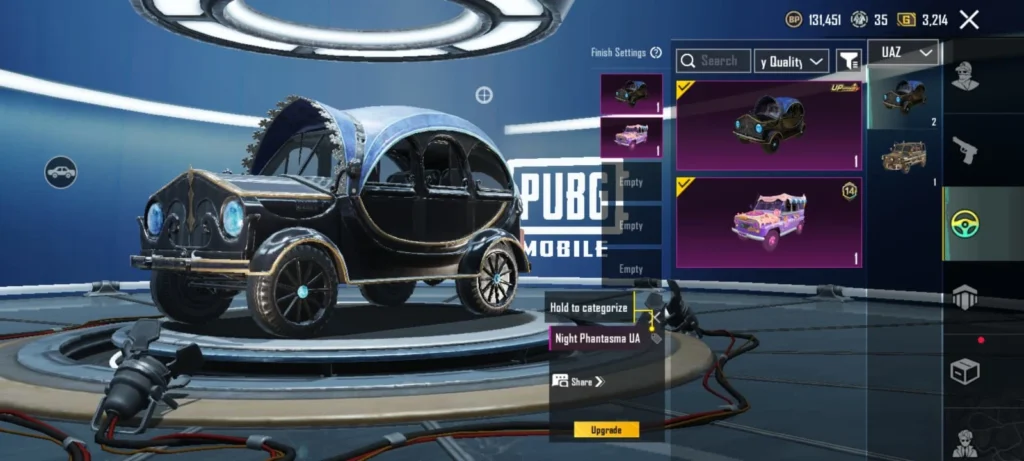Select the black Night Phantasma UAZ skin card

pyautogui.click(x=768, y=125)
